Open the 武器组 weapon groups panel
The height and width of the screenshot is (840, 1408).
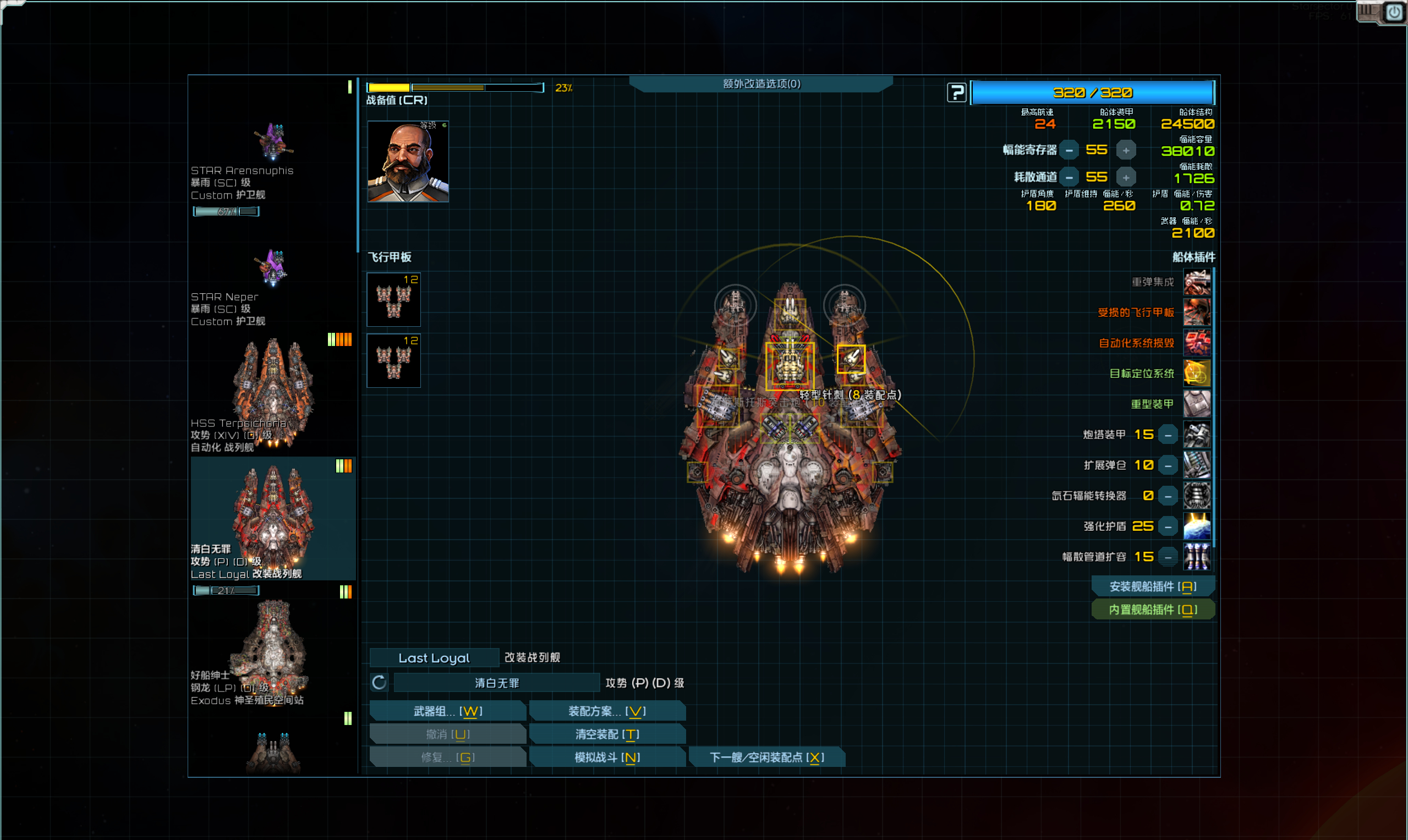click(447, 711)
